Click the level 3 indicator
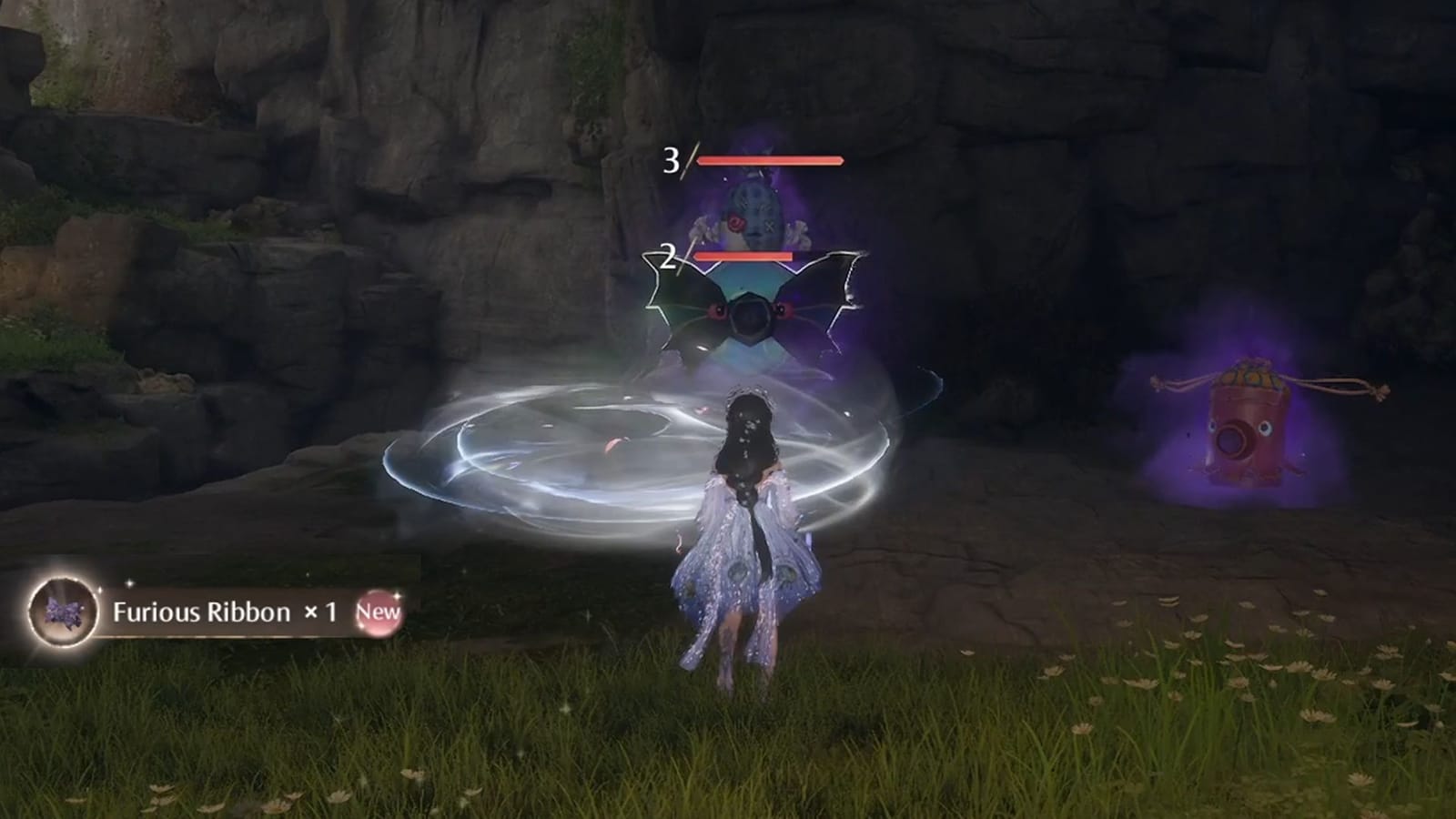The image size is (1456, 819). point(672,162)
